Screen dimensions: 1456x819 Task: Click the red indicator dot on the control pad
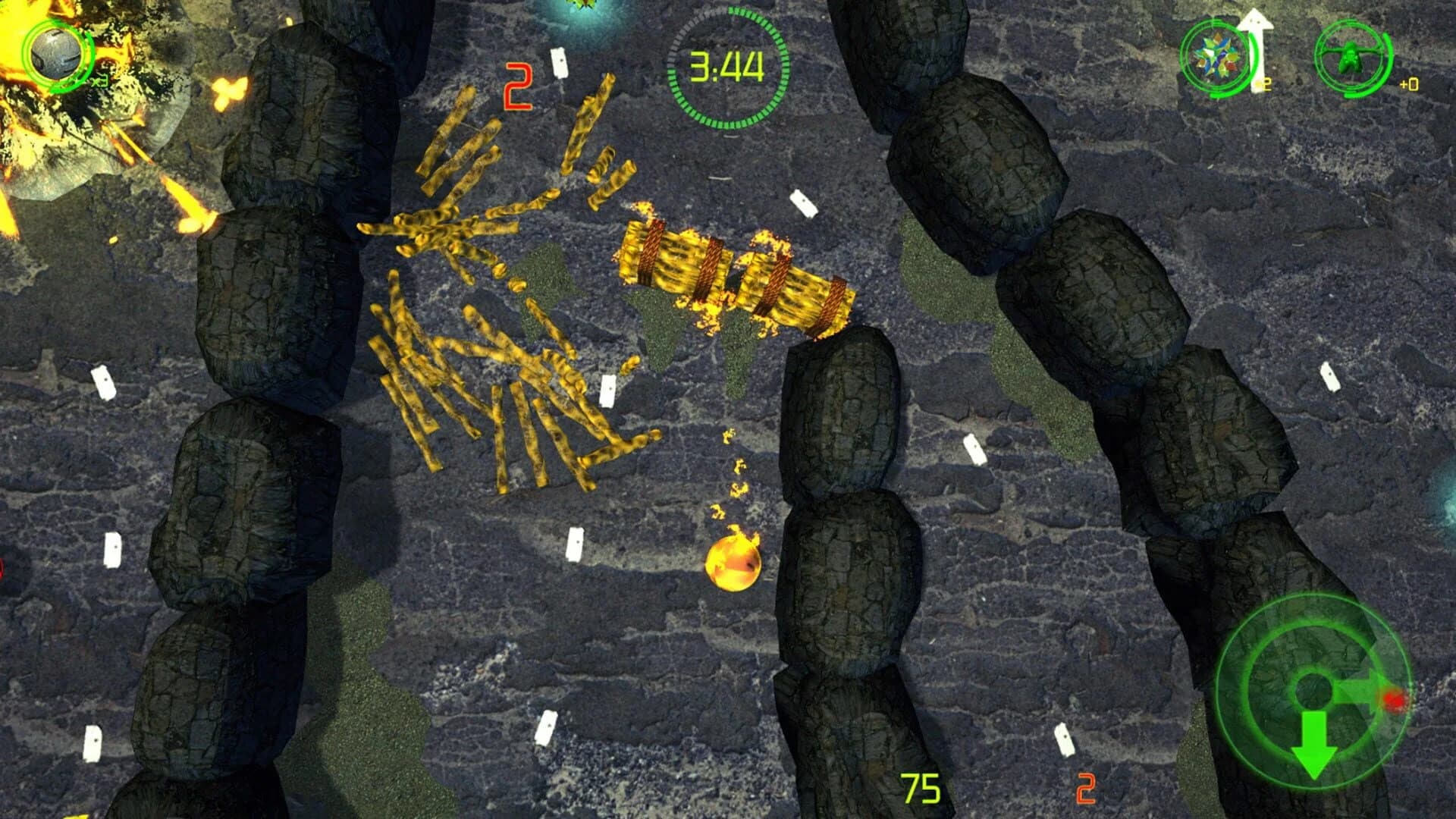pyautogui.click(x=1394, y=699)
